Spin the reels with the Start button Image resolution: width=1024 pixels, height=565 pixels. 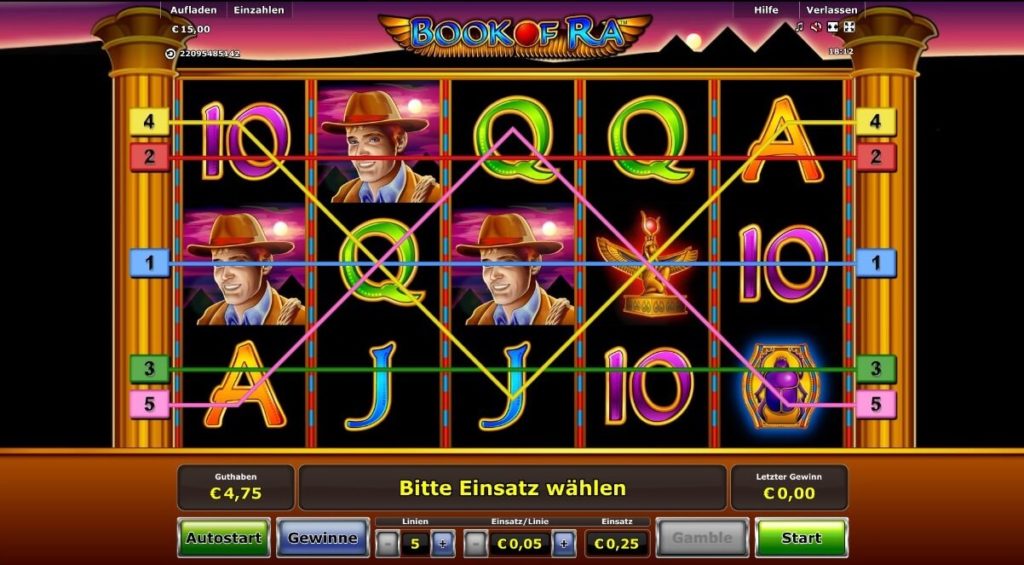(x=801, y=538)
